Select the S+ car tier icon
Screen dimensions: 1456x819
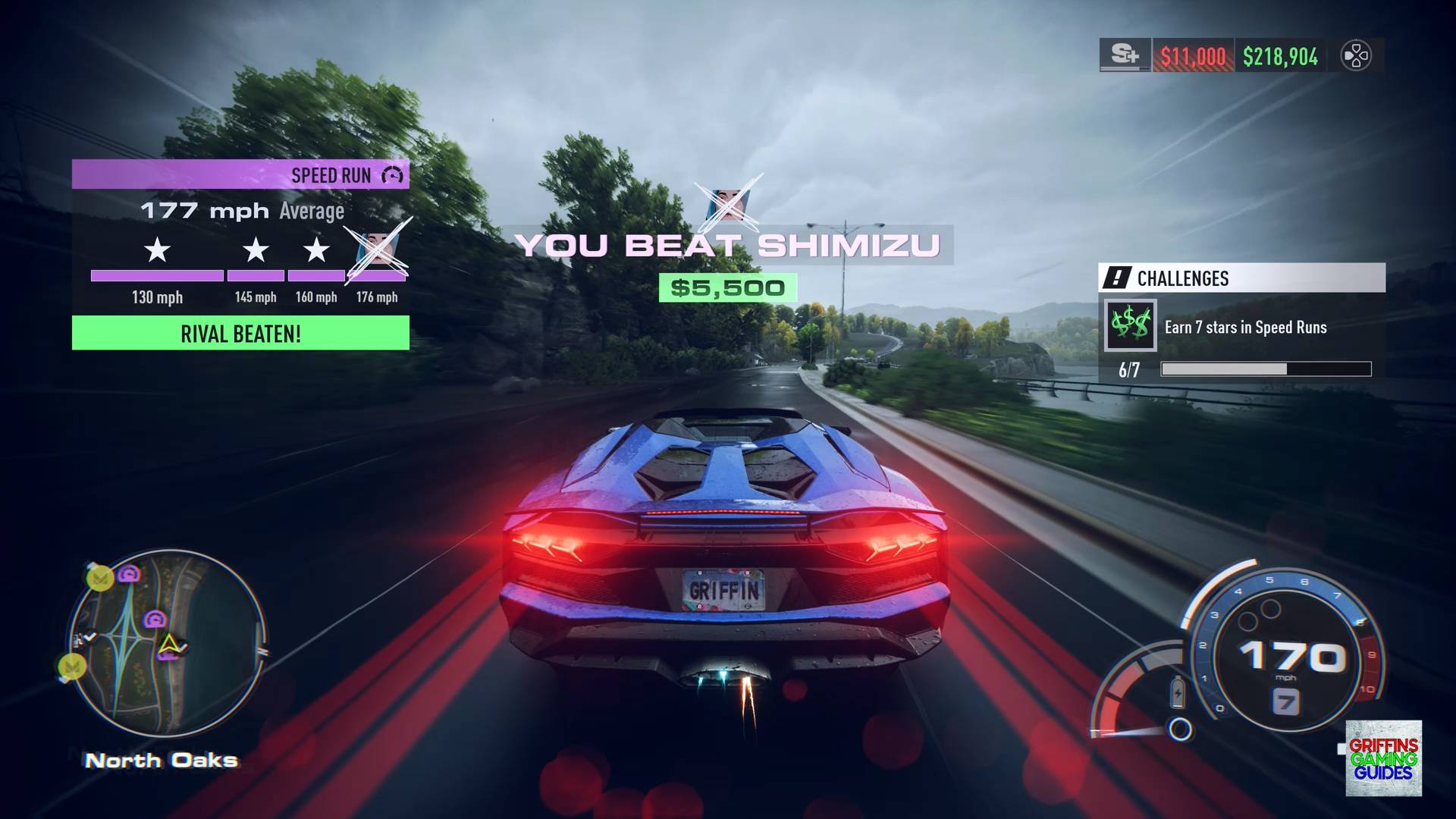(1125, 56)
